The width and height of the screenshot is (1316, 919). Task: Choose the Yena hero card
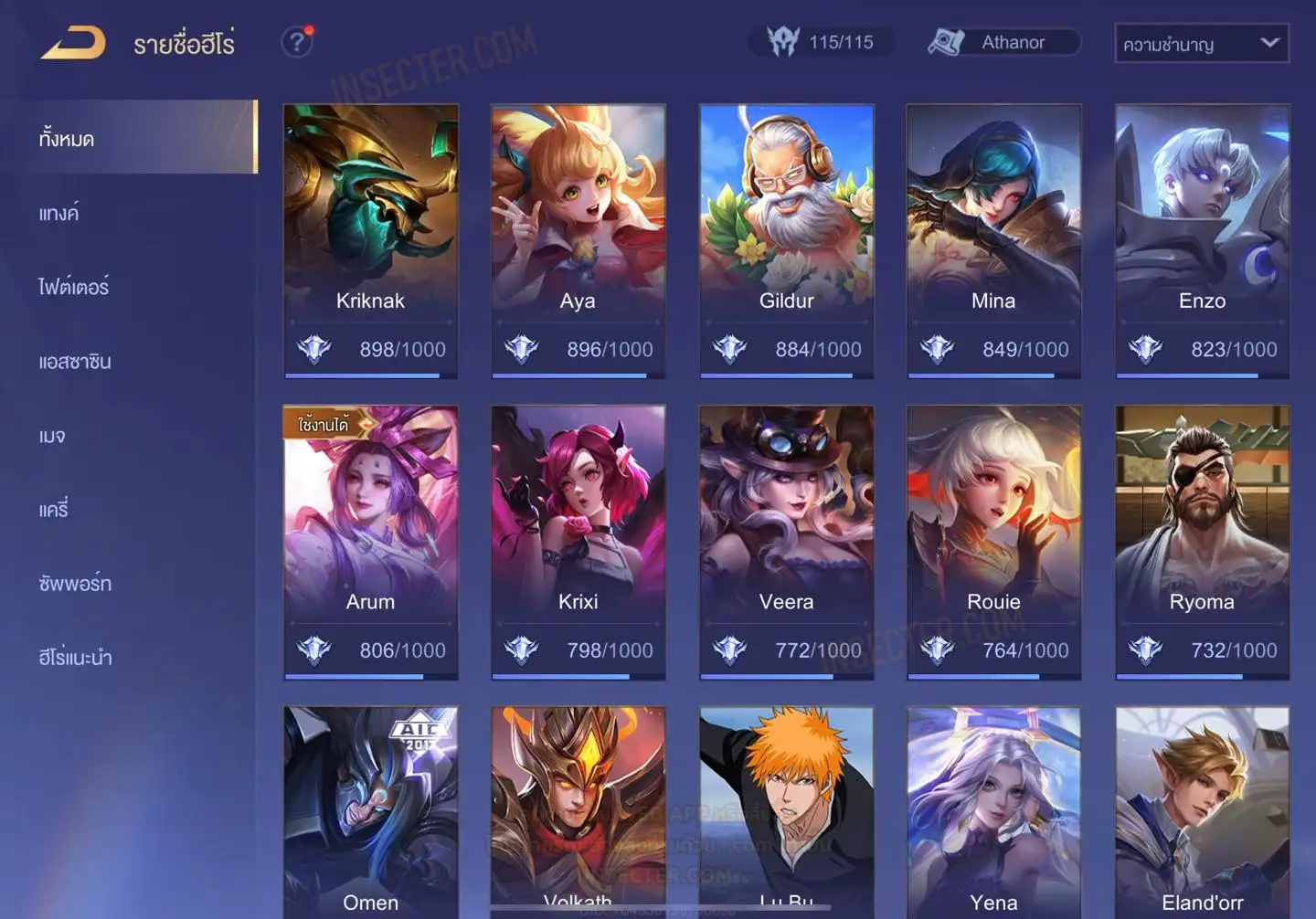click(993, 811)
